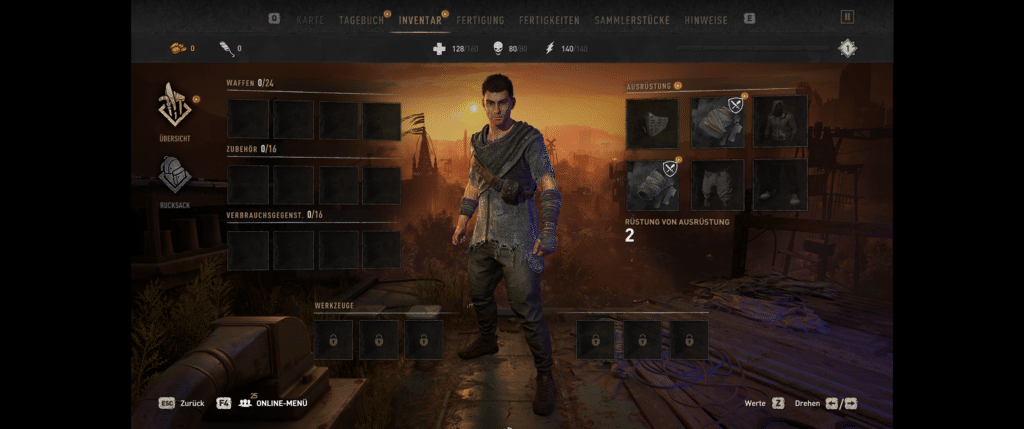Switch to the Hinweise tab
This screenshot has height=429, width=1024.
pos(706,19)
